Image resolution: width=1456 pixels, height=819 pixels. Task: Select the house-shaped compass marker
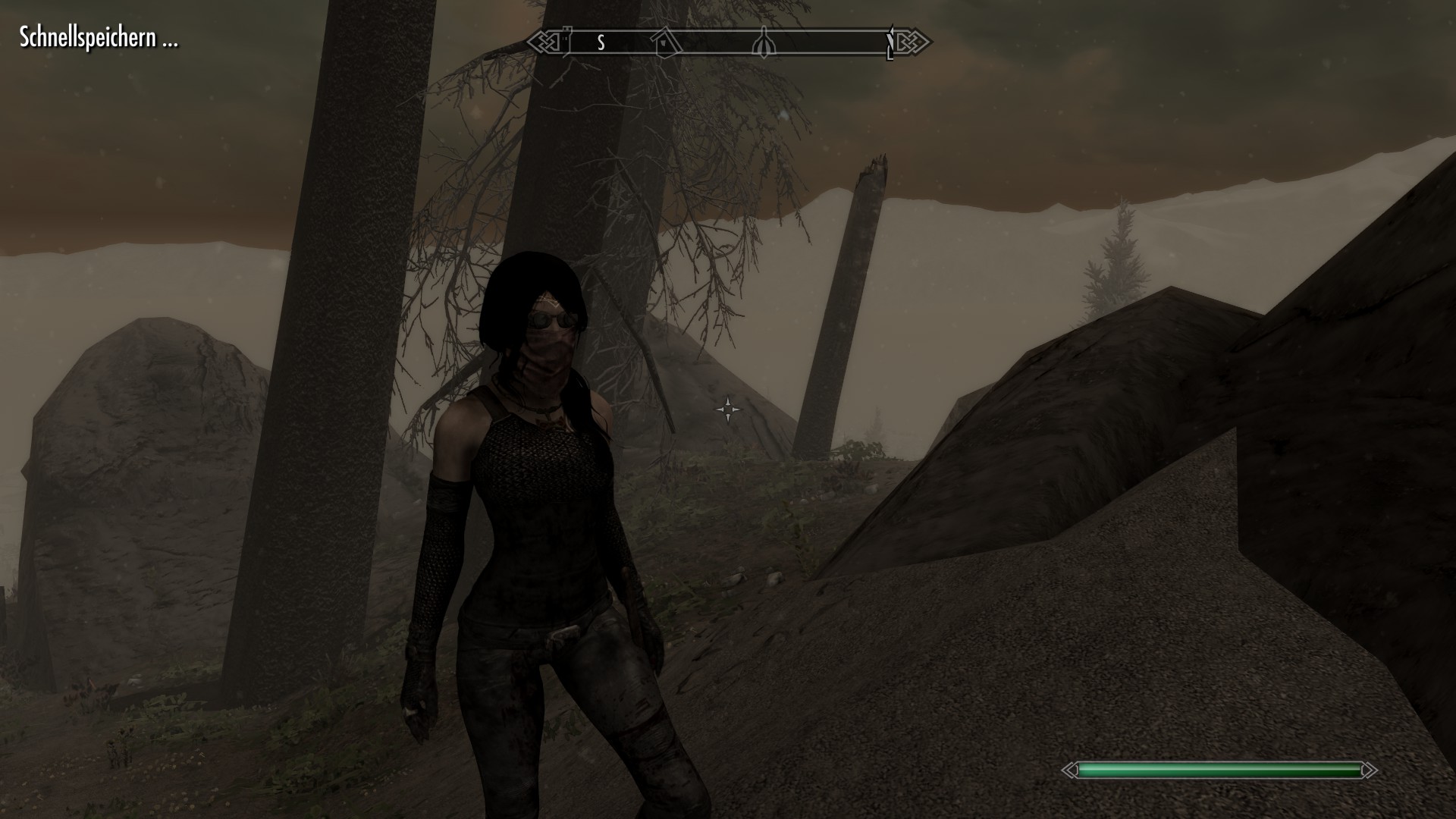666,42
